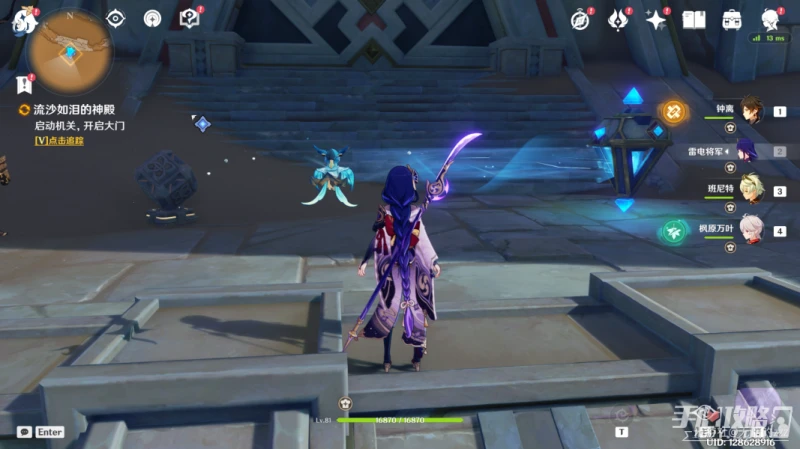Open the Wish star icon

point(656,19)
